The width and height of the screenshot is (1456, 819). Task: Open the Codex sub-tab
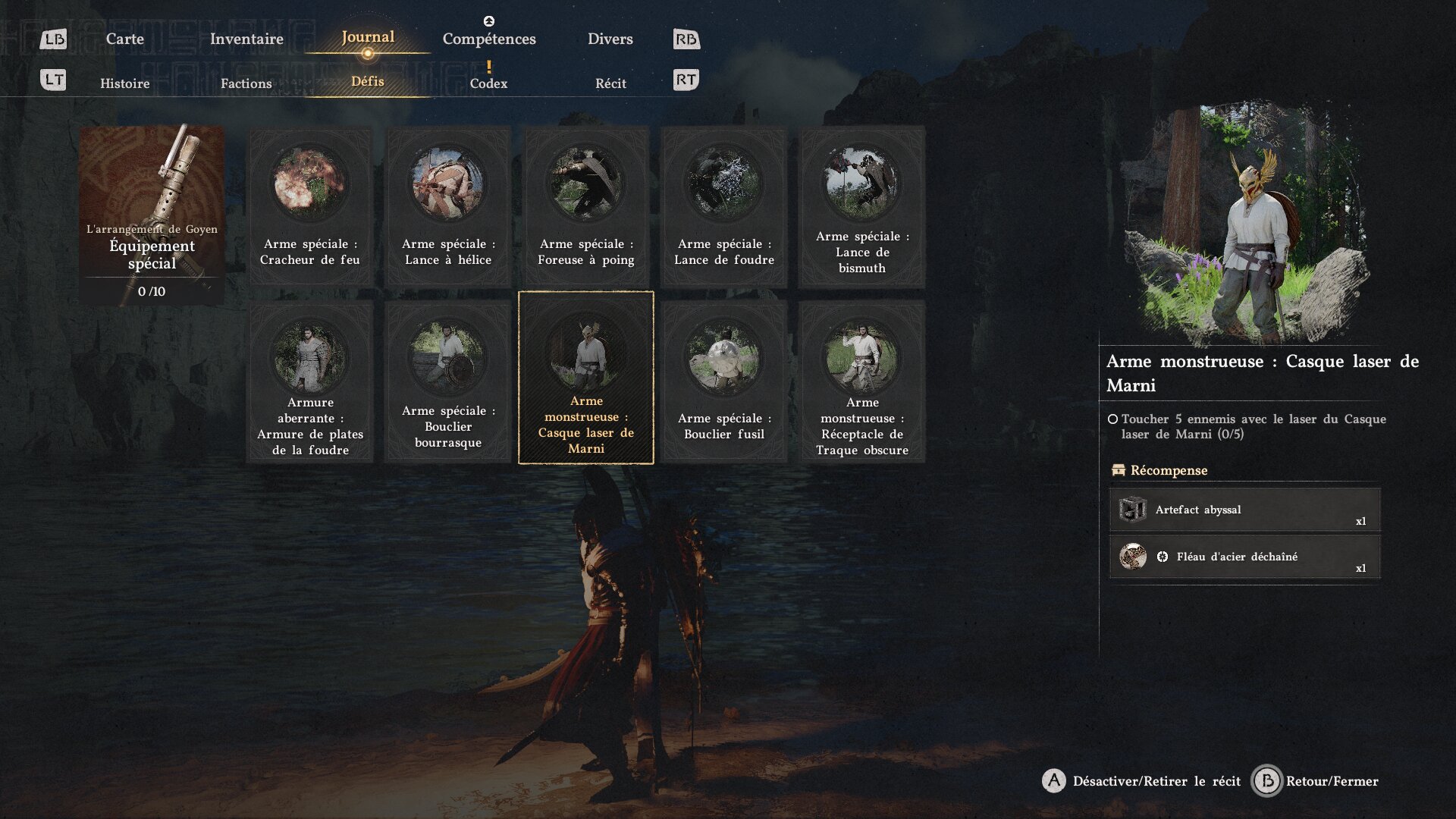pos(488,83)
